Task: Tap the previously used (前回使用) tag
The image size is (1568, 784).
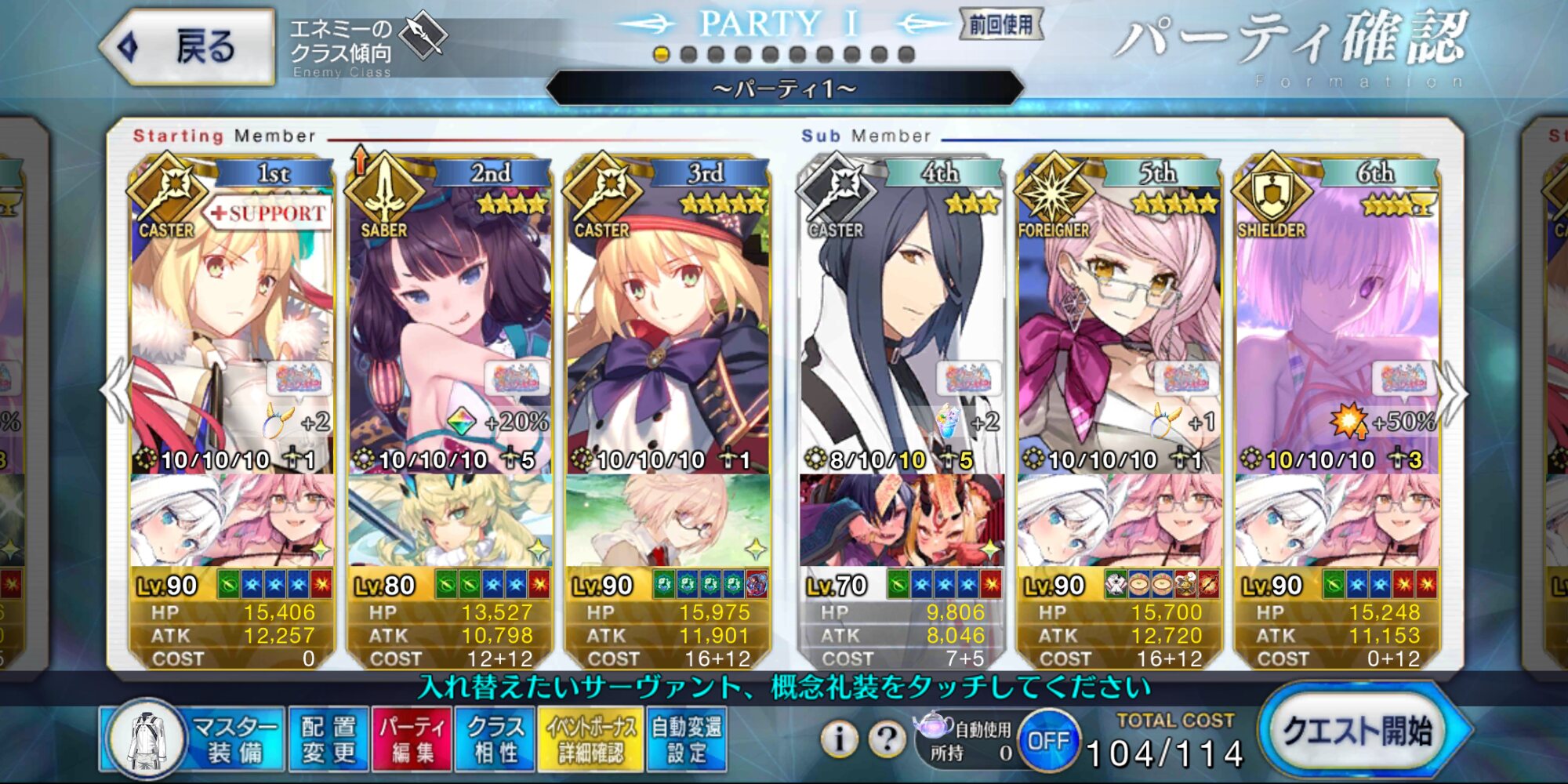Action: coord(1001,25)
